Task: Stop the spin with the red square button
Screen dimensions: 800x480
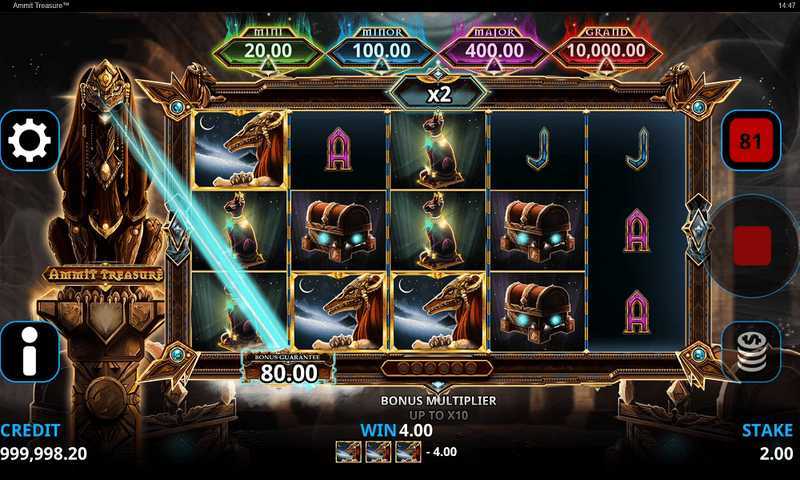Action: [752, 245]
